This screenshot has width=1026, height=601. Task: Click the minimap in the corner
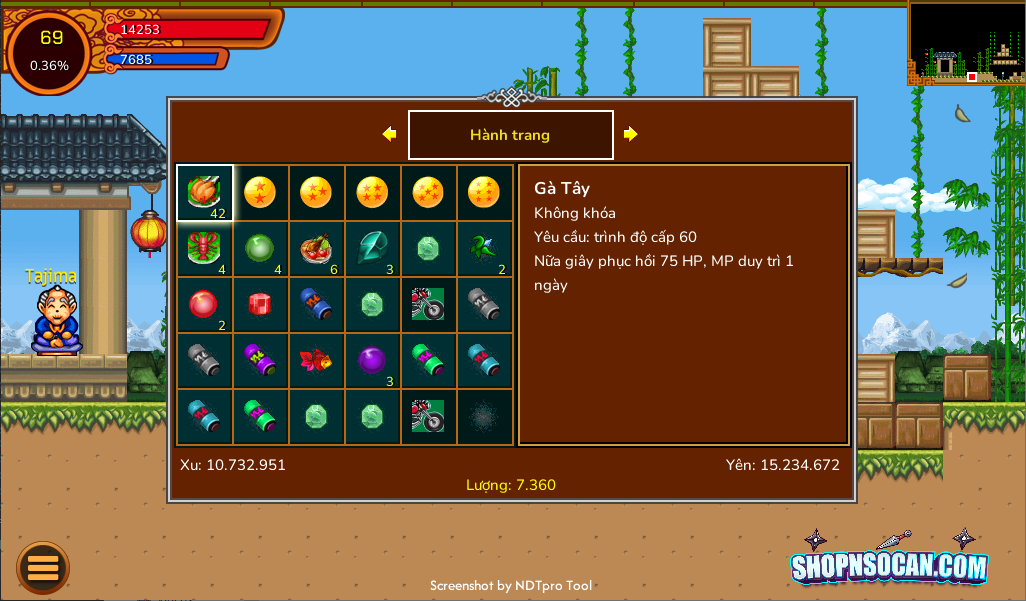(x=965, y=43)
